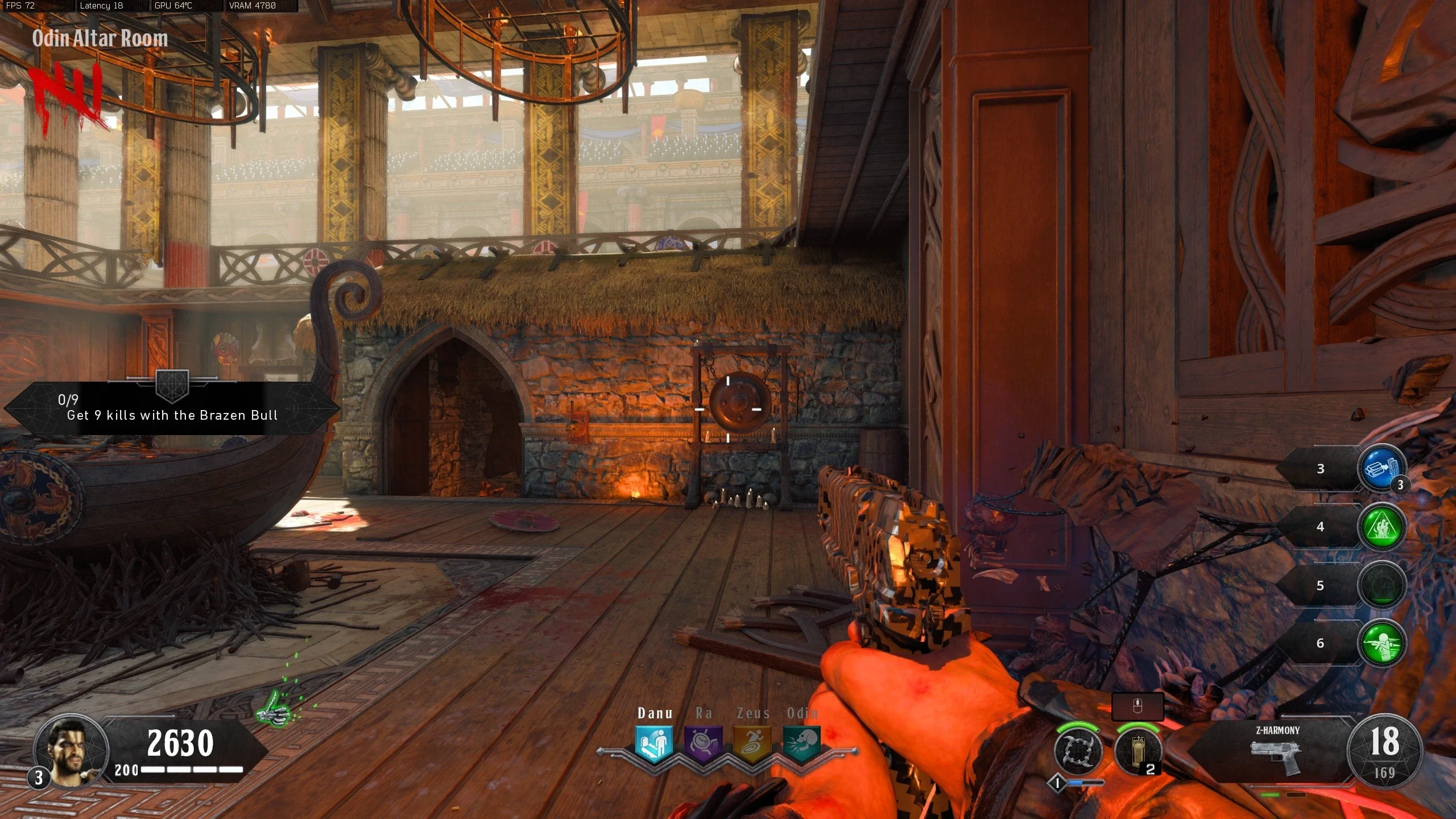Activate the green rocket-launcher soldier elixir

point(1381,643)
